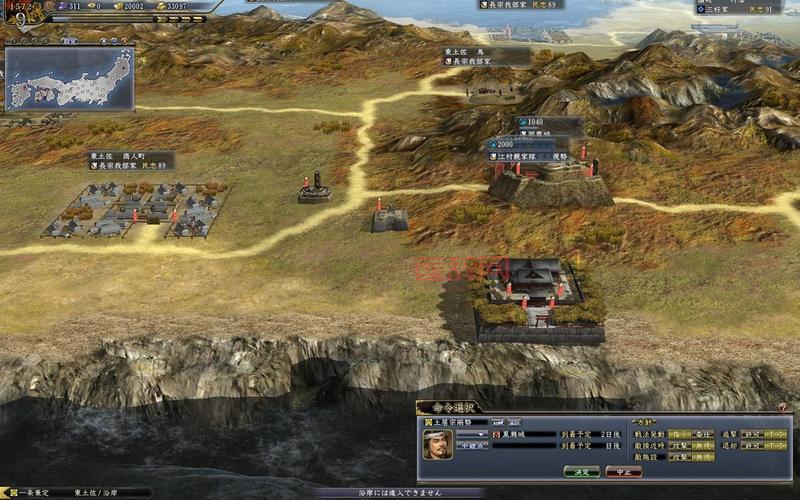The height and width of the screenshot is (500, 800).
Task: Confirm the order with the green 決定 button
Action: click(581, 471)
